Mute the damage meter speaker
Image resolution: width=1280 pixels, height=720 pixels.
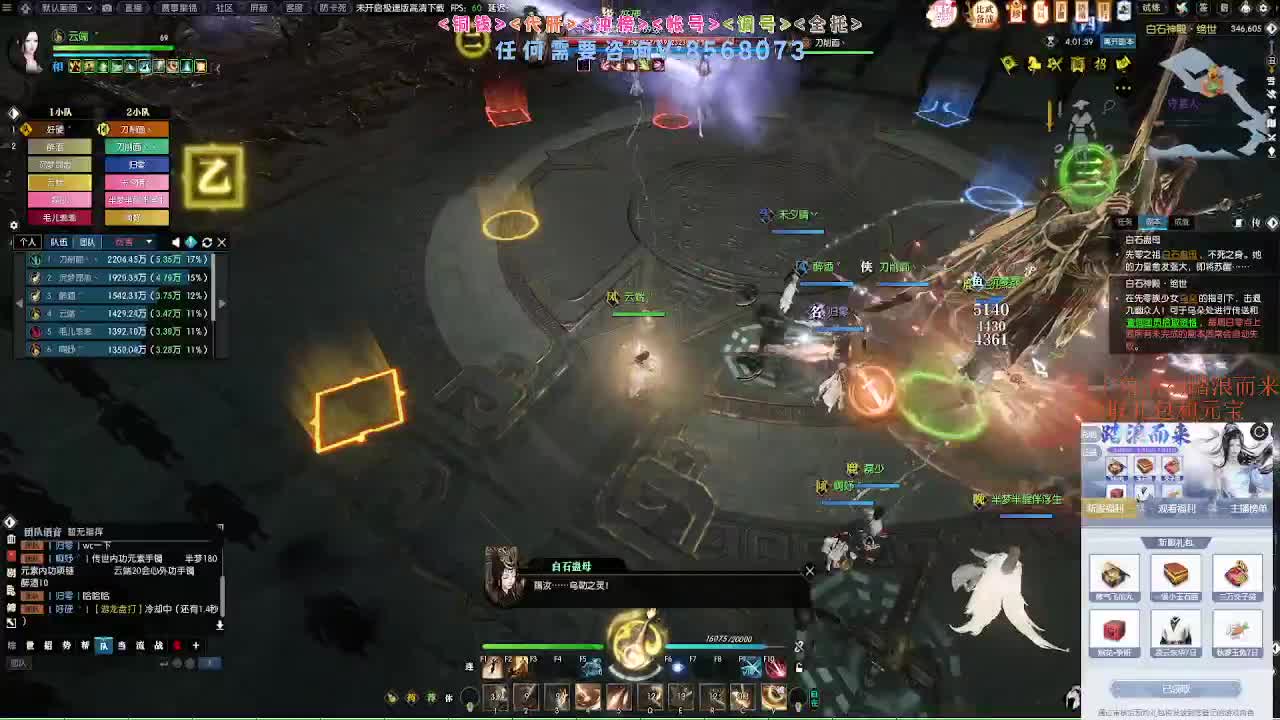point(175,242)
